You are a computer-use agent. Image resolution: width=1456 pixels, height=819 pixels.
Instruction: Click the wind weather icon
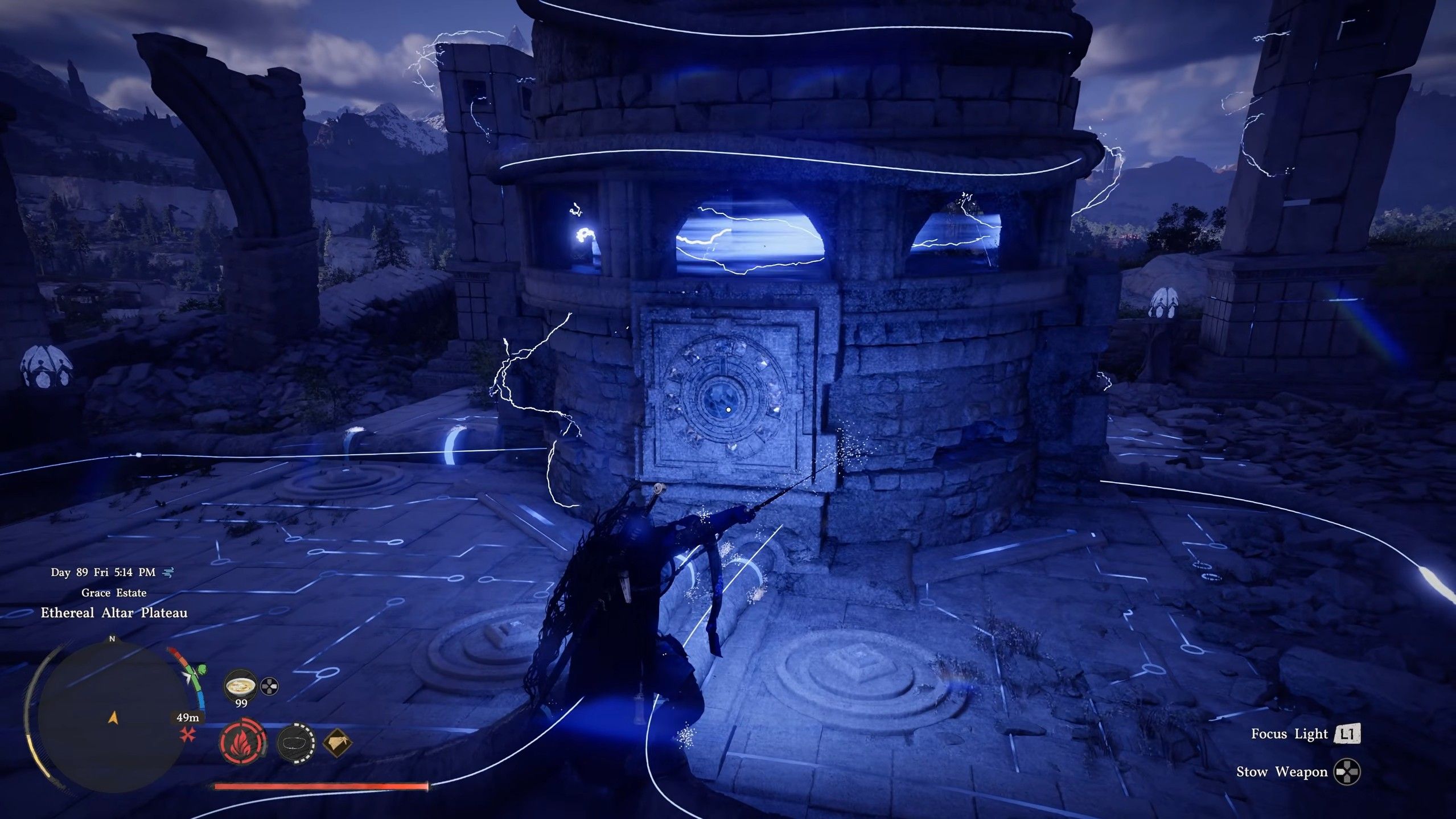(168, 572)
